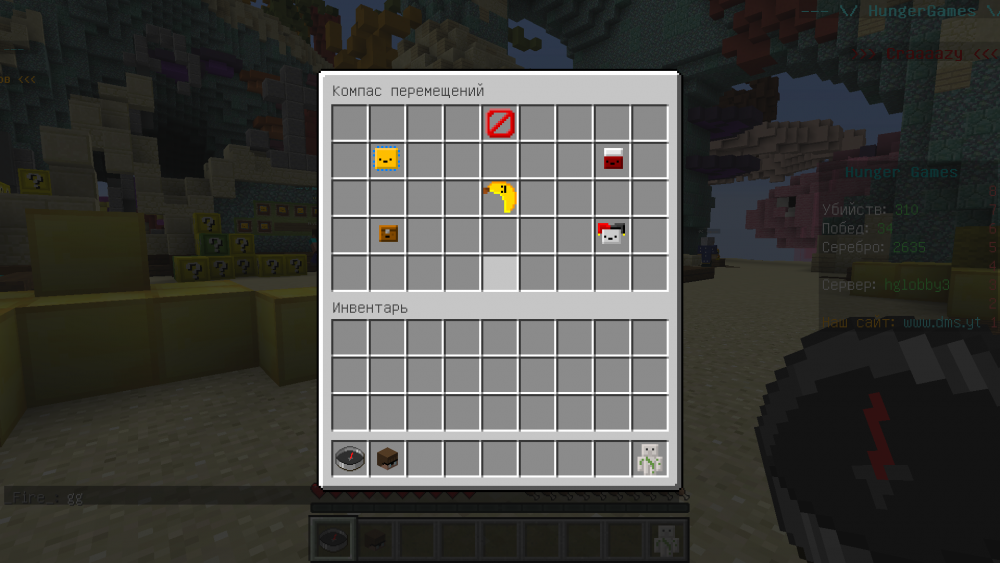Select the brown player head slot
1000x563 pixels.
[388, 459]
